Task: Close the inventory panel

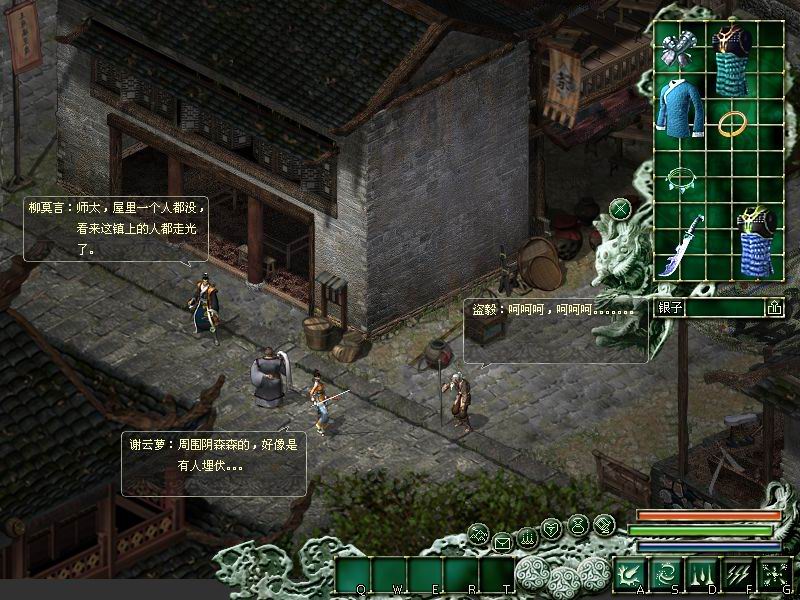Action: pos(620,209)
